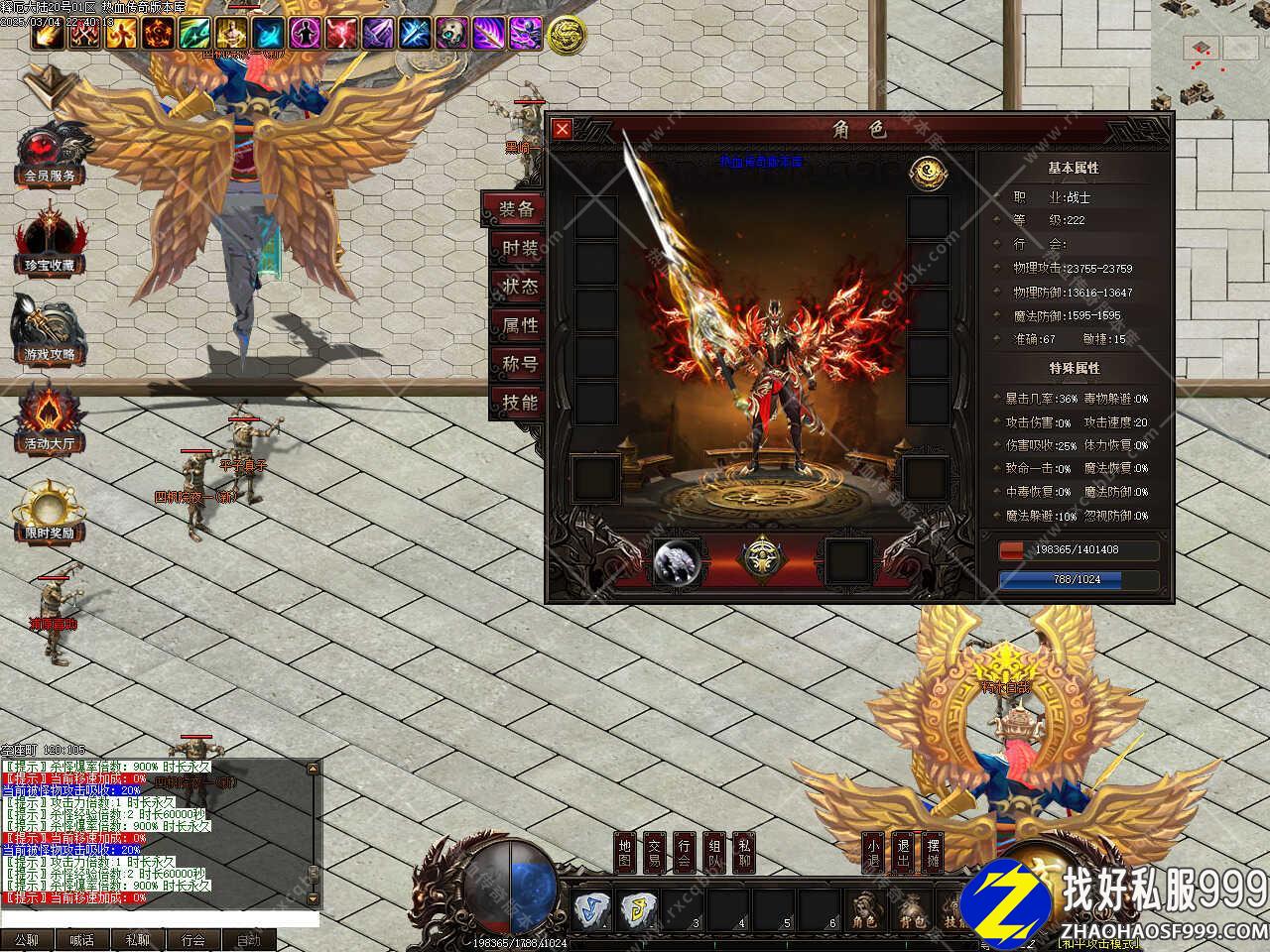This screenshot has width=1270, height=952.
Task: Open the 摆摊 stall button
Action: click(933, 853)
